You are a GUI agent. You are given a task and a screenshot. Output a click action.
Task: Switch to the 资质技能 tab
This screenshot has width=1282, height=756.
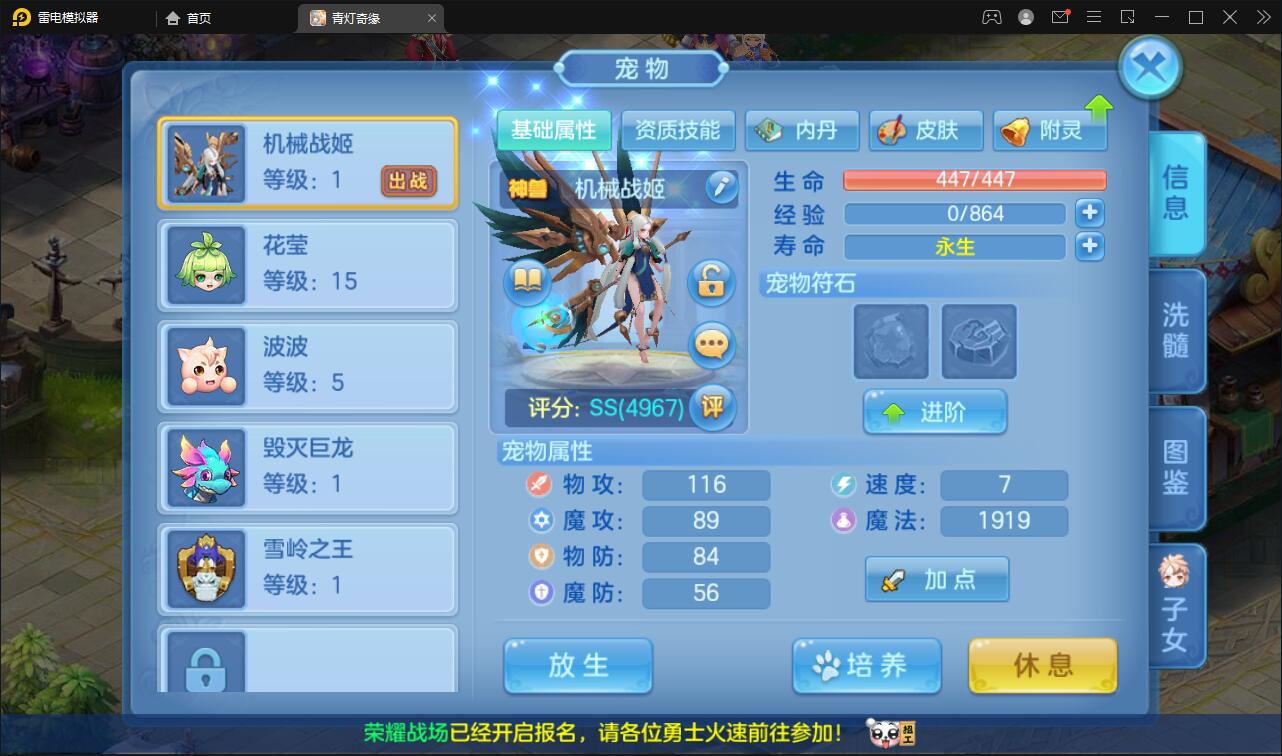click(x=679, y=129)
